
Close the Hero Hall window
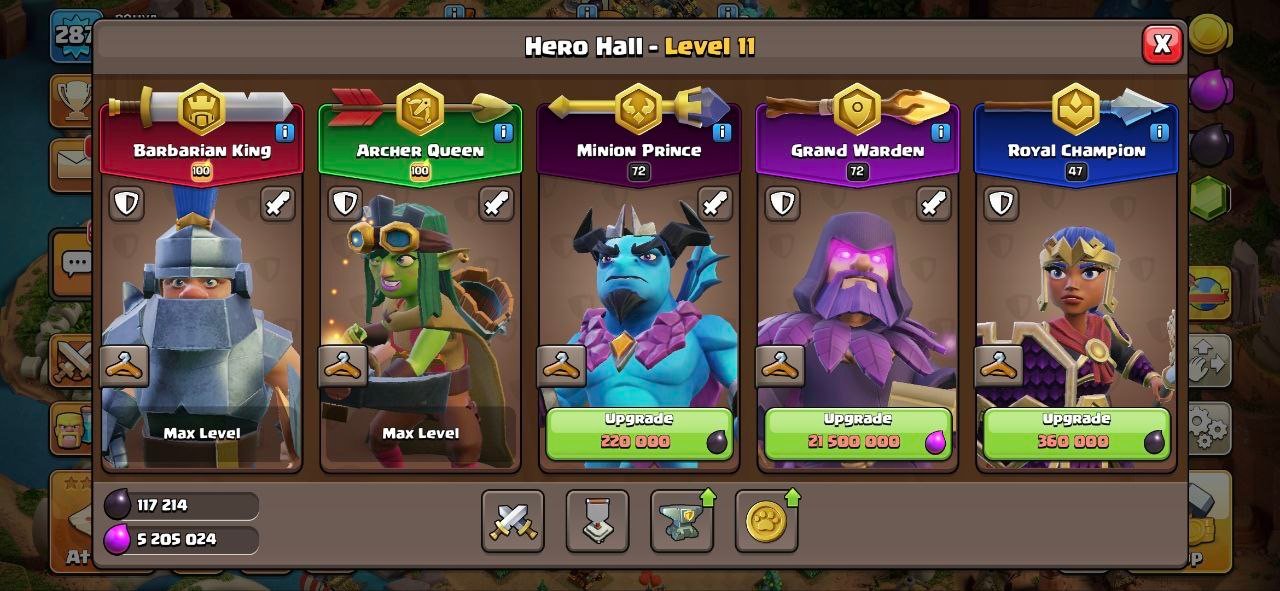1162,44
